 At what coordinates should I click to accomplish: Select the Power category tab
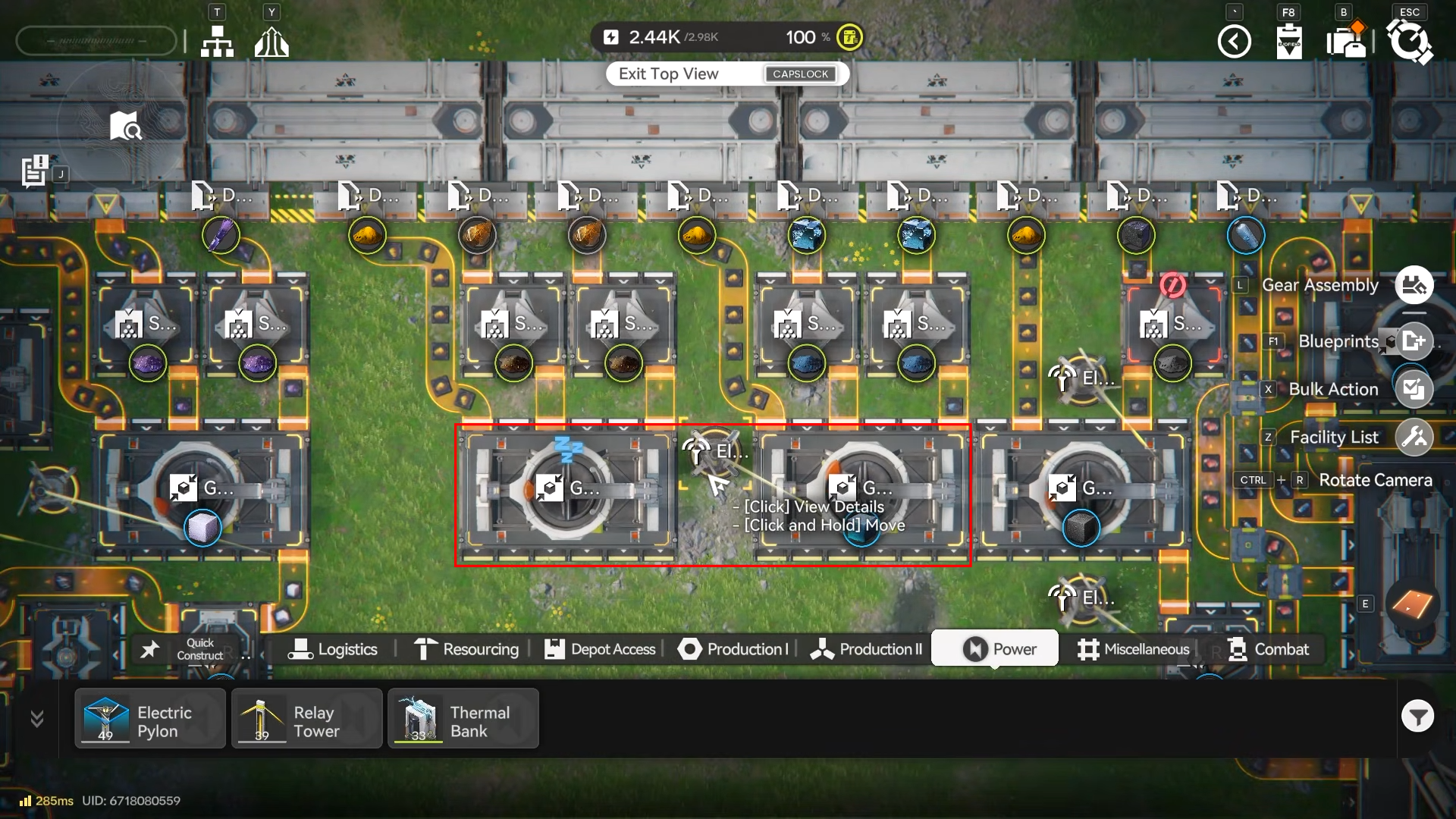coord(996,649)
